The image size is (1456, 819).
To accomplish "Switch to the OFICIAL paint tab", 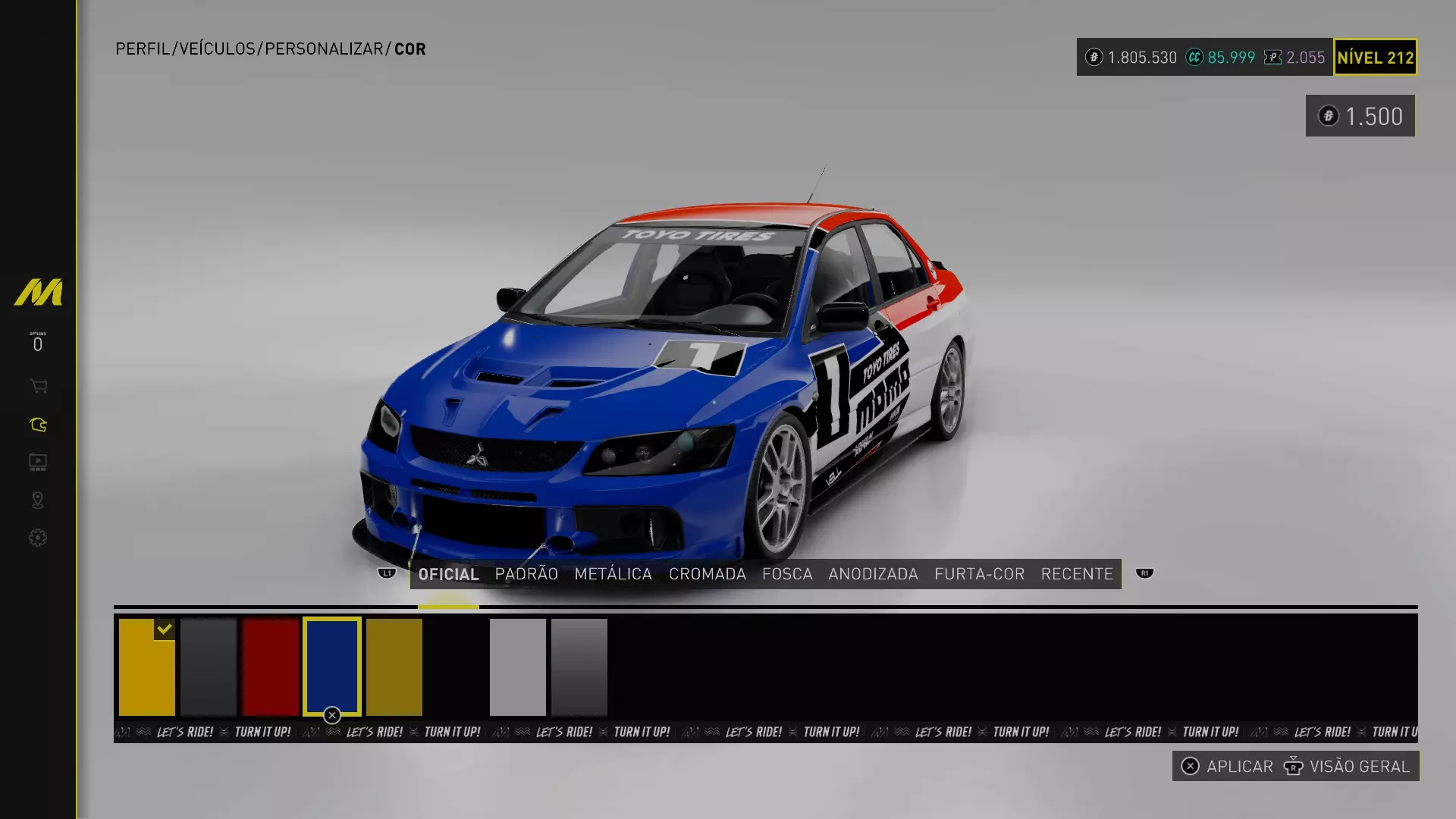I will coord(448,574).
